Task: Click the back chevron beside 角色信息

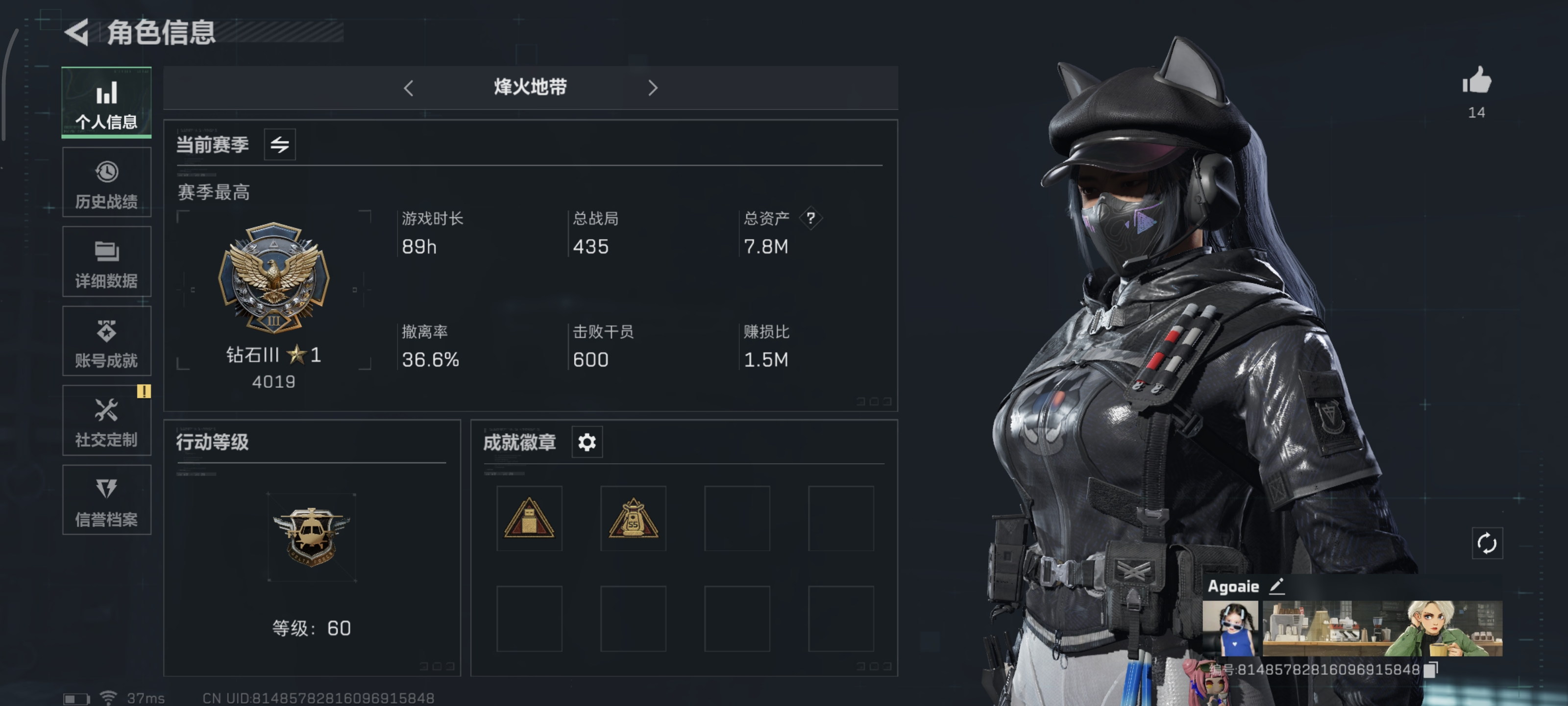Action: click(78, 32)
